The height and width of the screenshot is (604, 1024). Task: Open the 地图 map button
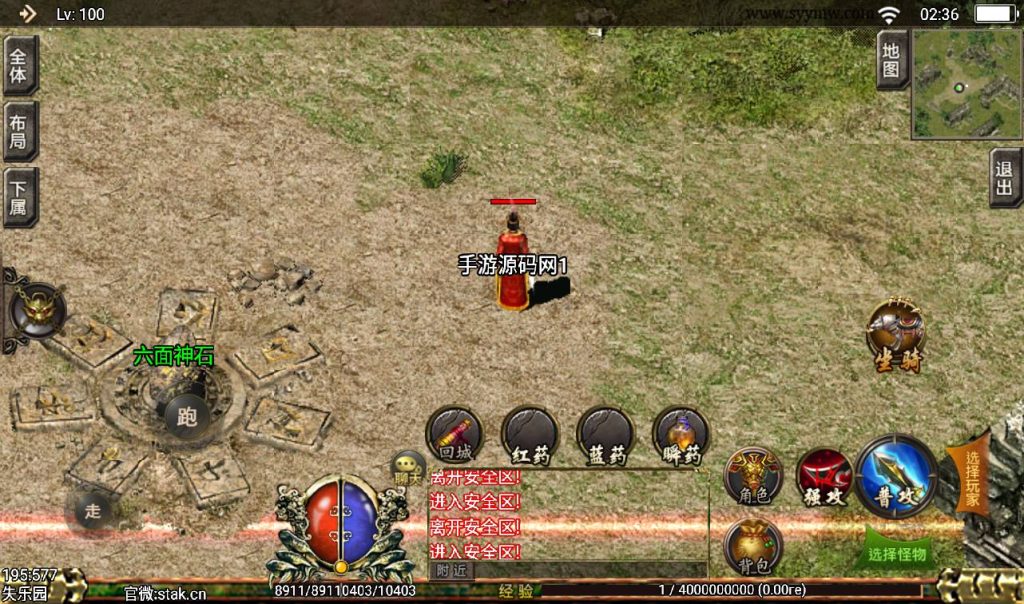(x=892, y=60)
